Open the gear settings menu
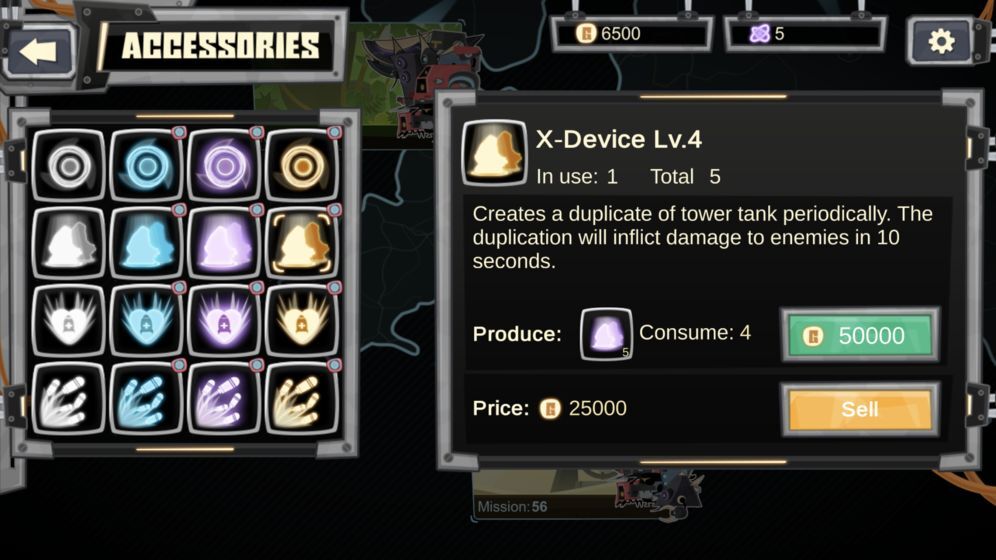The width and height of the screenshot is (996, 560). (x=941, y=42)
